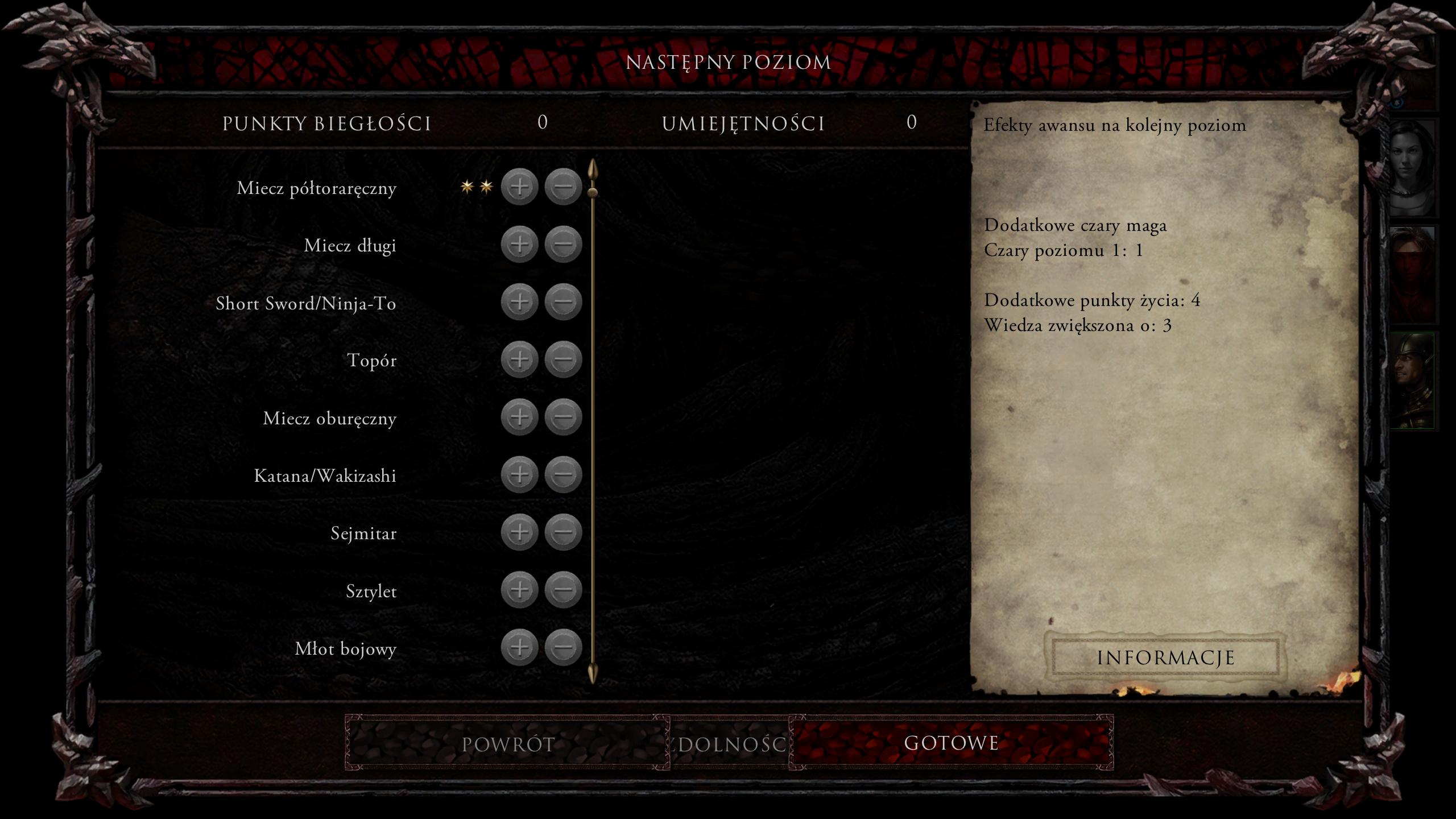The height and width of the screenshot is (819, 1456).
Task: Remove a point from Miecz półtoraręczny
Action: (563, 187)
